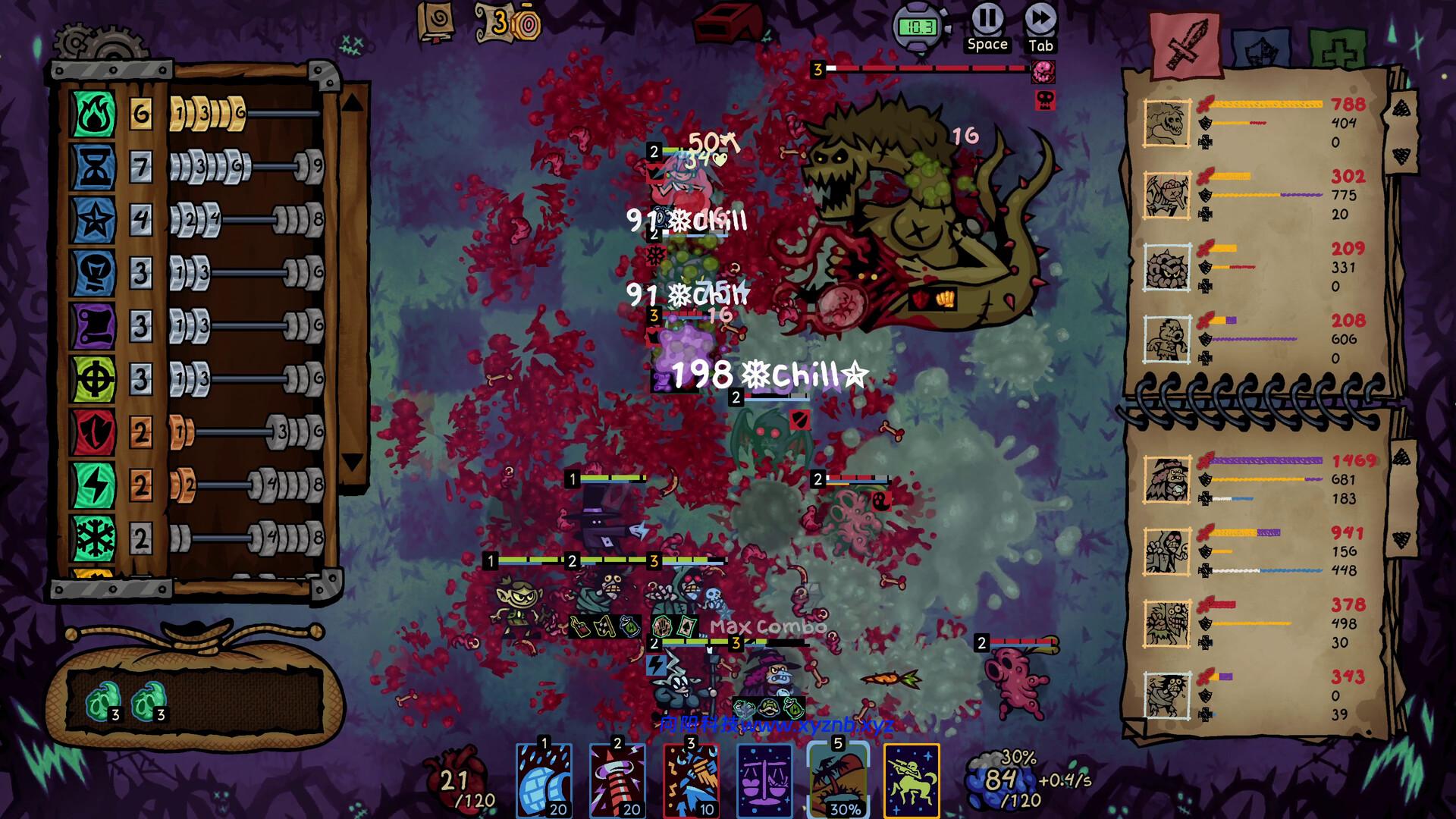Select the hourglass trait icon
This screenshot has height=819, width=1456.
click(x=93, y=167)
